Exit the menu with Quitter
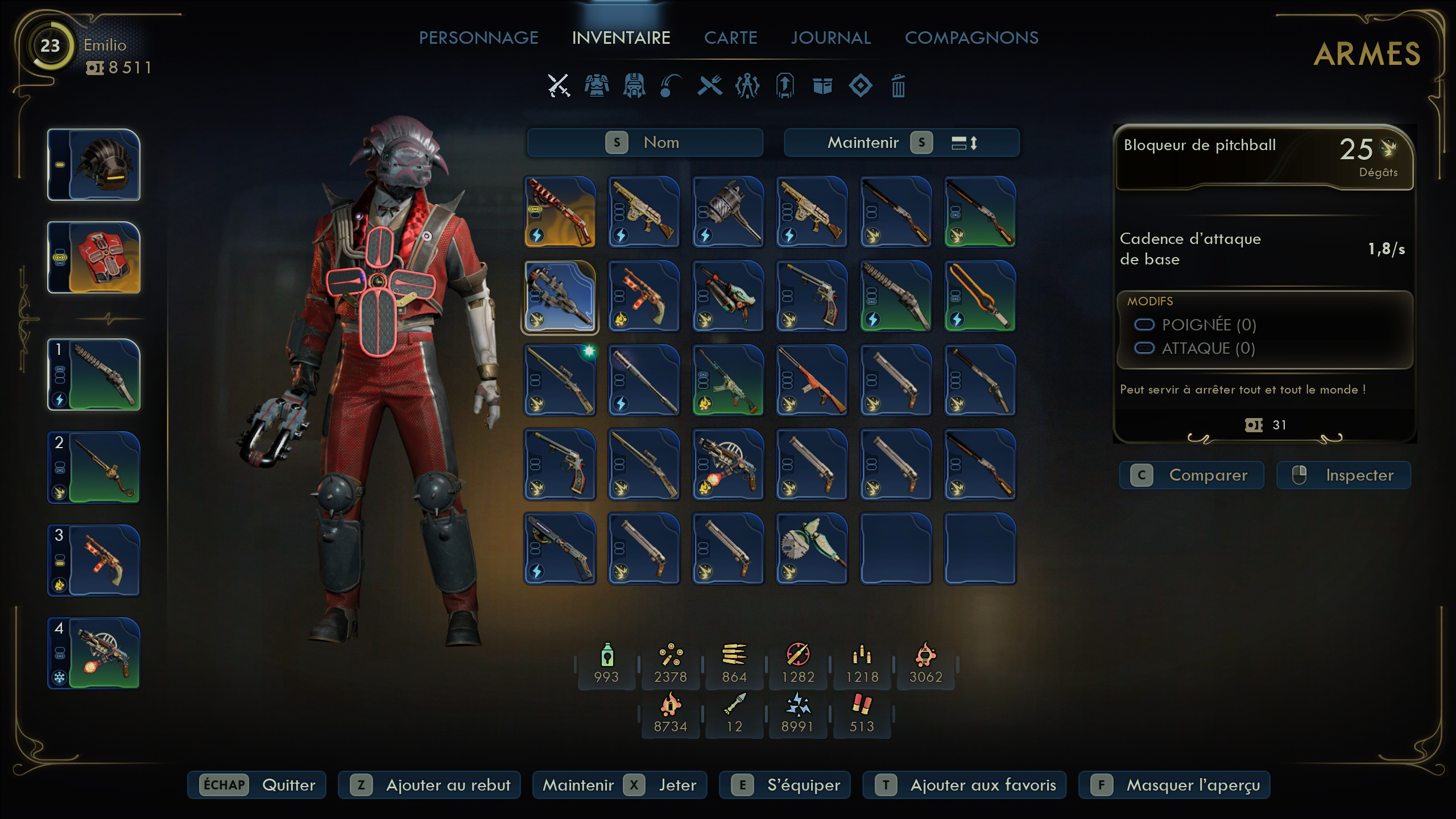The image size is (1456, 819). pyautogui.click(x=257, y=785)
